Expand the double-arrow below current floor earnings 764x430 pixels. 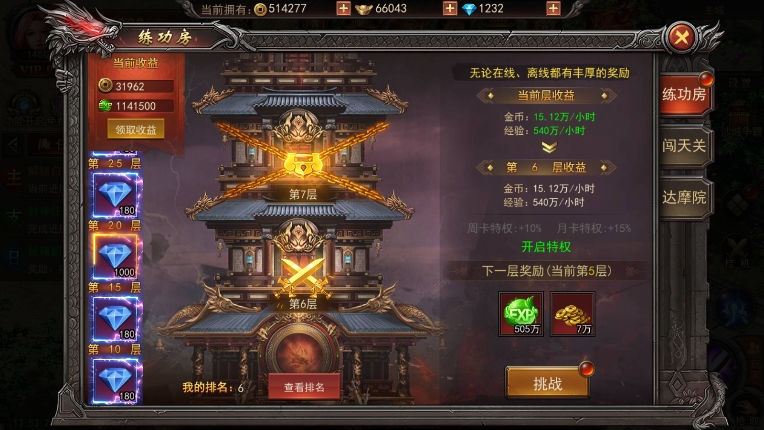point(547,146)
